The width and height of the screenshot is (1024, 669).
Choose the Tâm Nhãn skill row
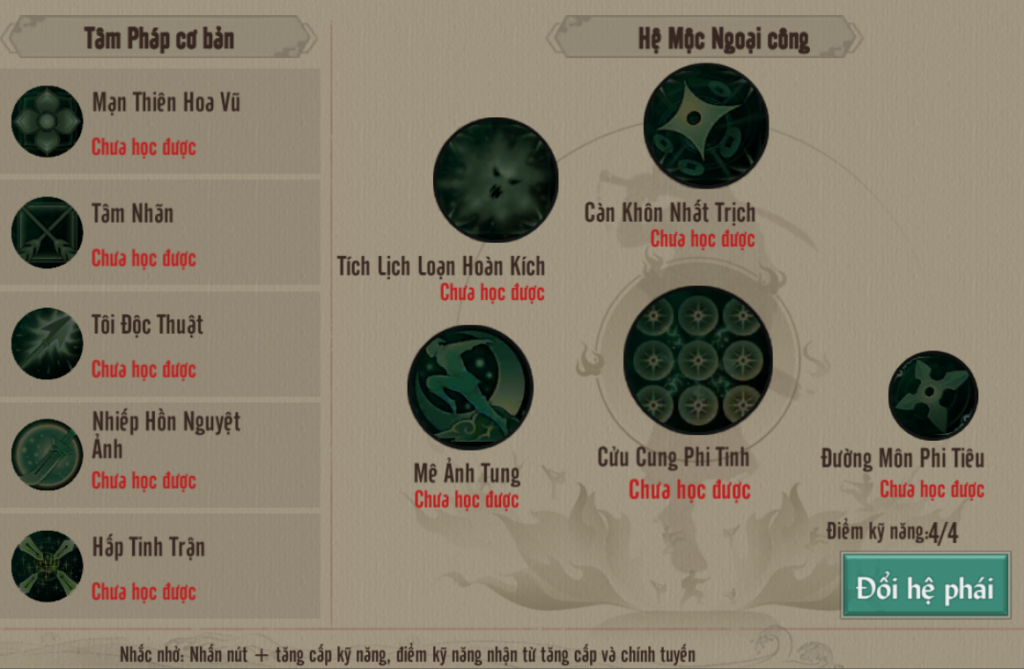(x=160, y=233)
